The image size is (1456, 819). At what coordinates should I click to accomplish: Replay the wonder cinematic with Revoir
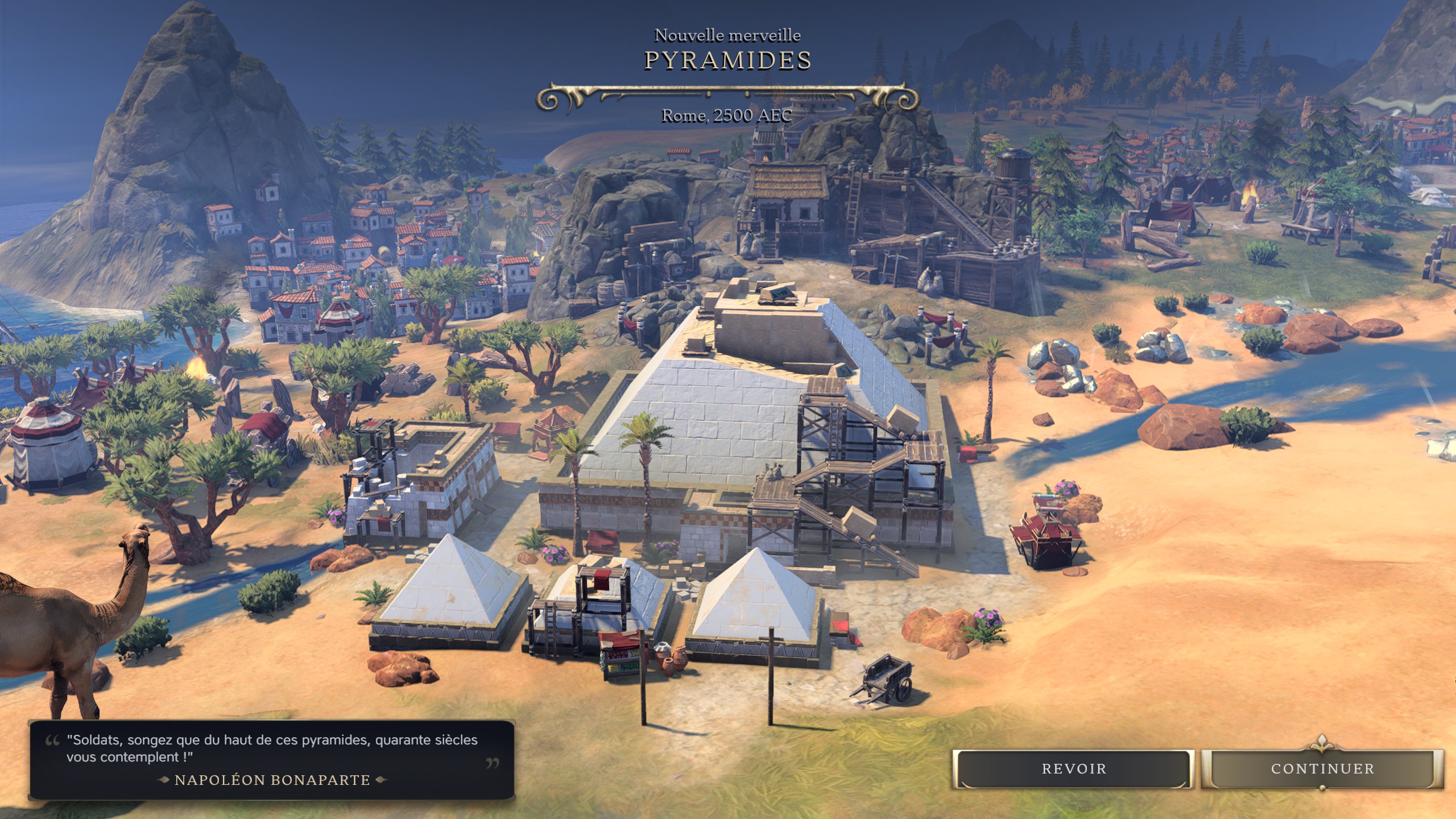[1073, 769]
